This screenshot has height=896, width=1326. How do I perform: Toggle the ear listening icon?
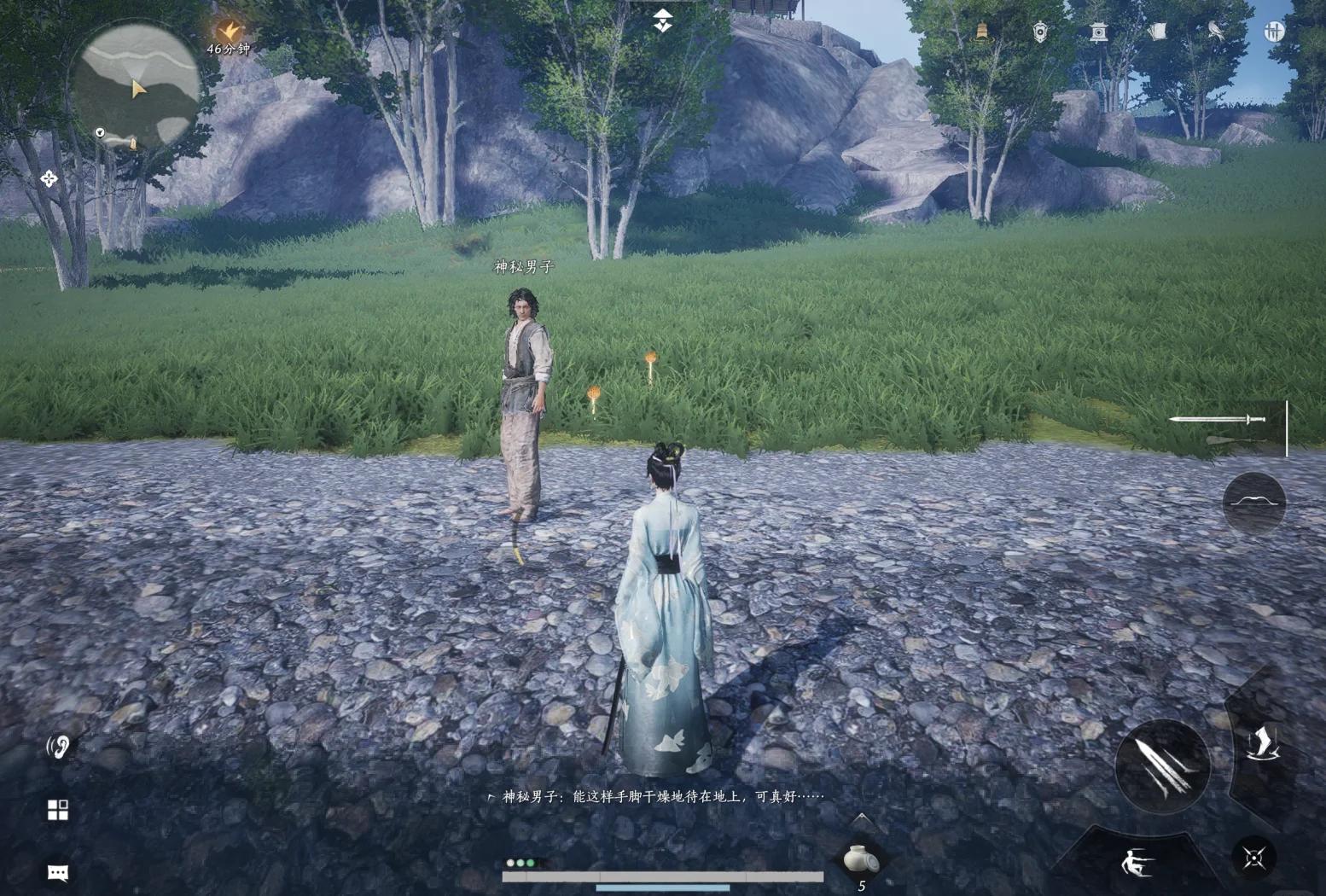[58, 748]
